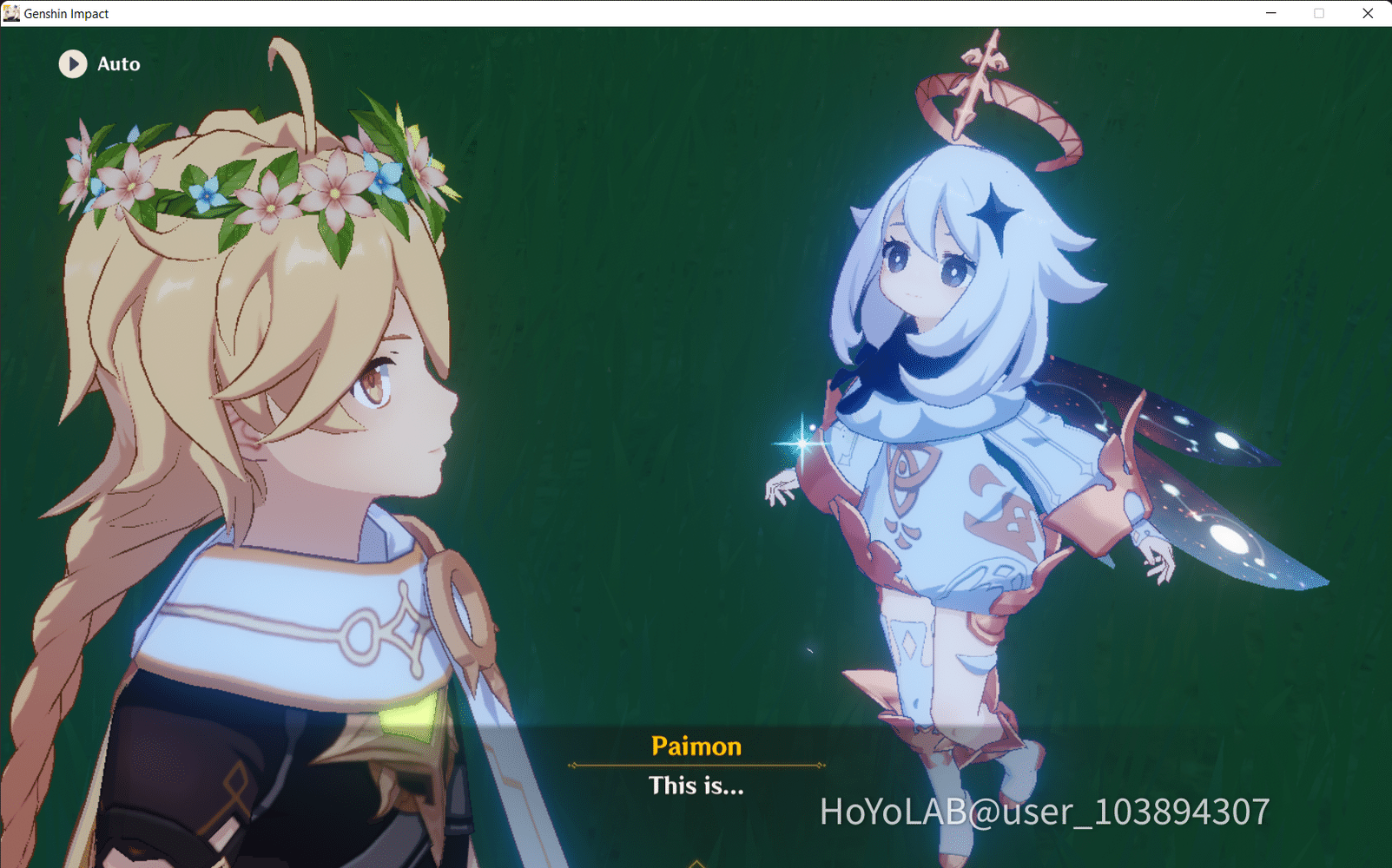The width and height of the screenshot is (1392, 868).
Task: Enable Auto mode via its button
Action: pos(96,64)
